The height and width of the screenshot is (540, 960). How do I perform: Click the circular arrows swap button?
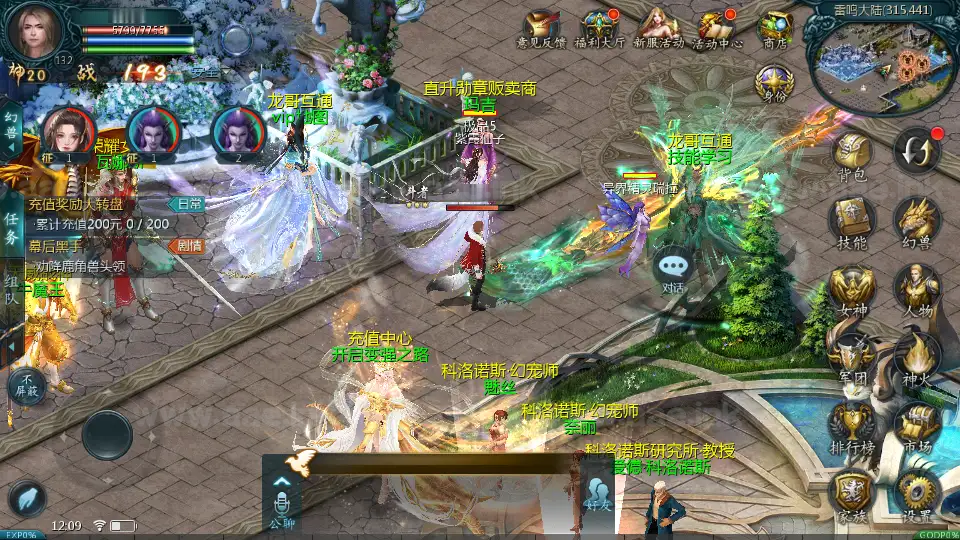tap(916, 151)
